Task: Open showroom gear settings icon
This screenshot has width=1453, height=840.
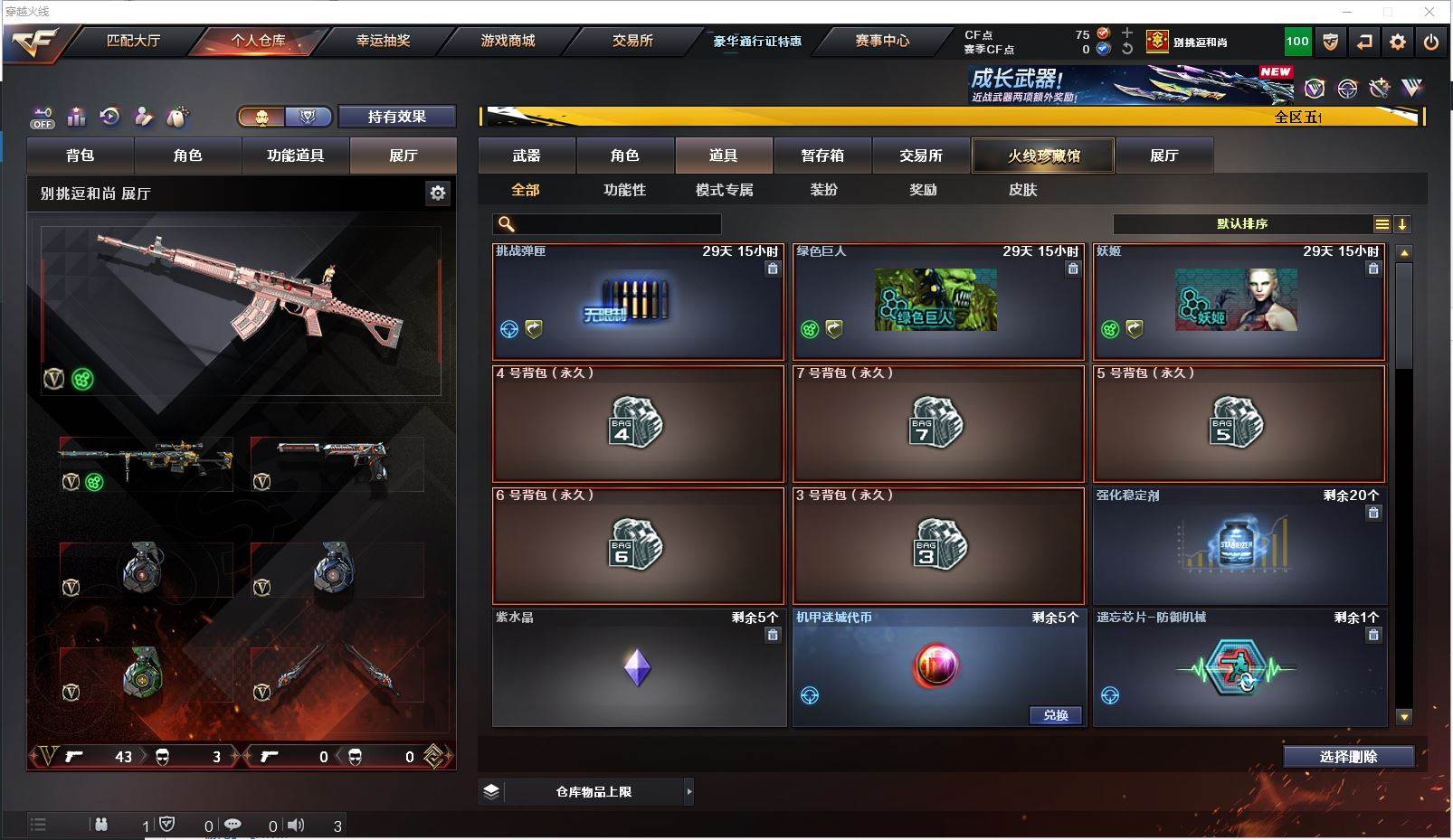Action: click(x=438, y=193)
